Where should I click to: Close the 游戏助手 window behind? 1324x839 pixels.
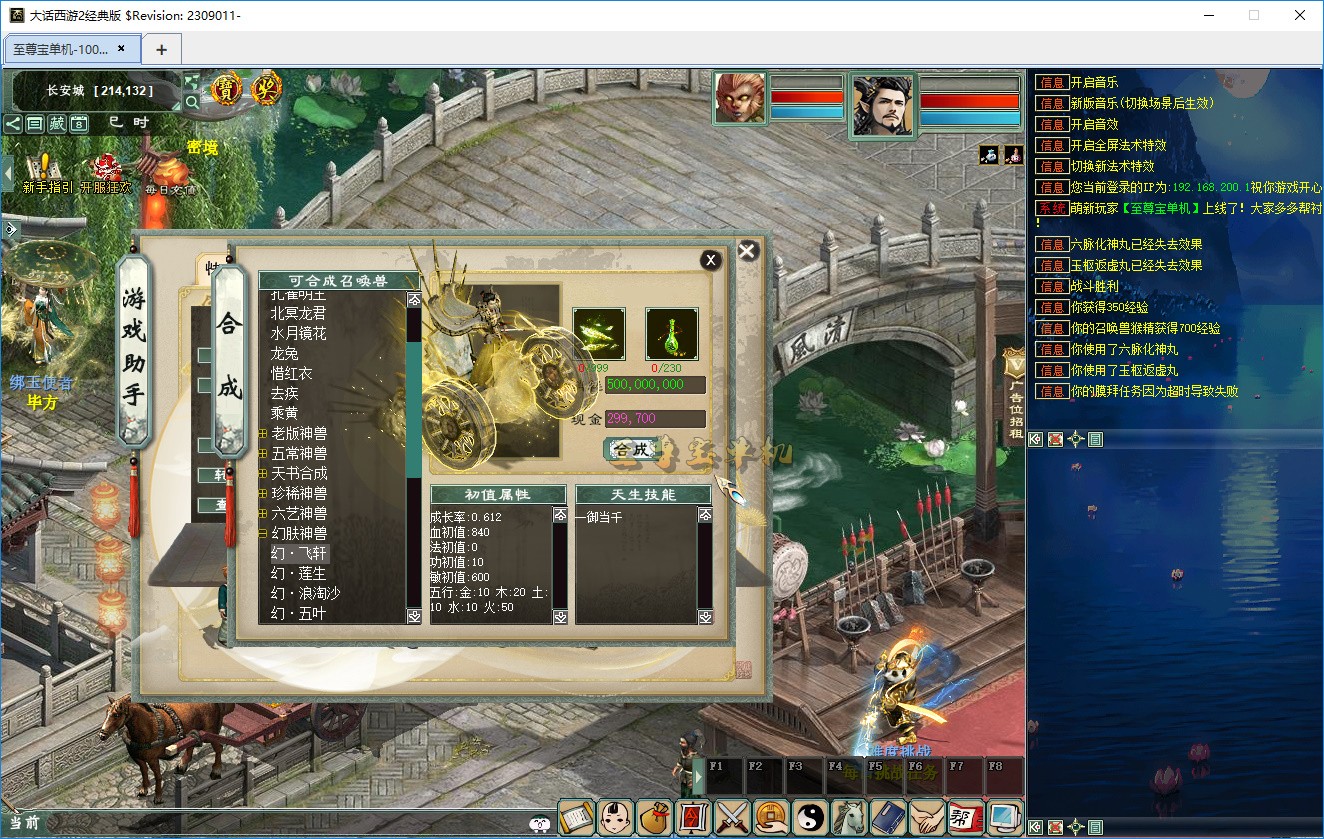point(747,251)
